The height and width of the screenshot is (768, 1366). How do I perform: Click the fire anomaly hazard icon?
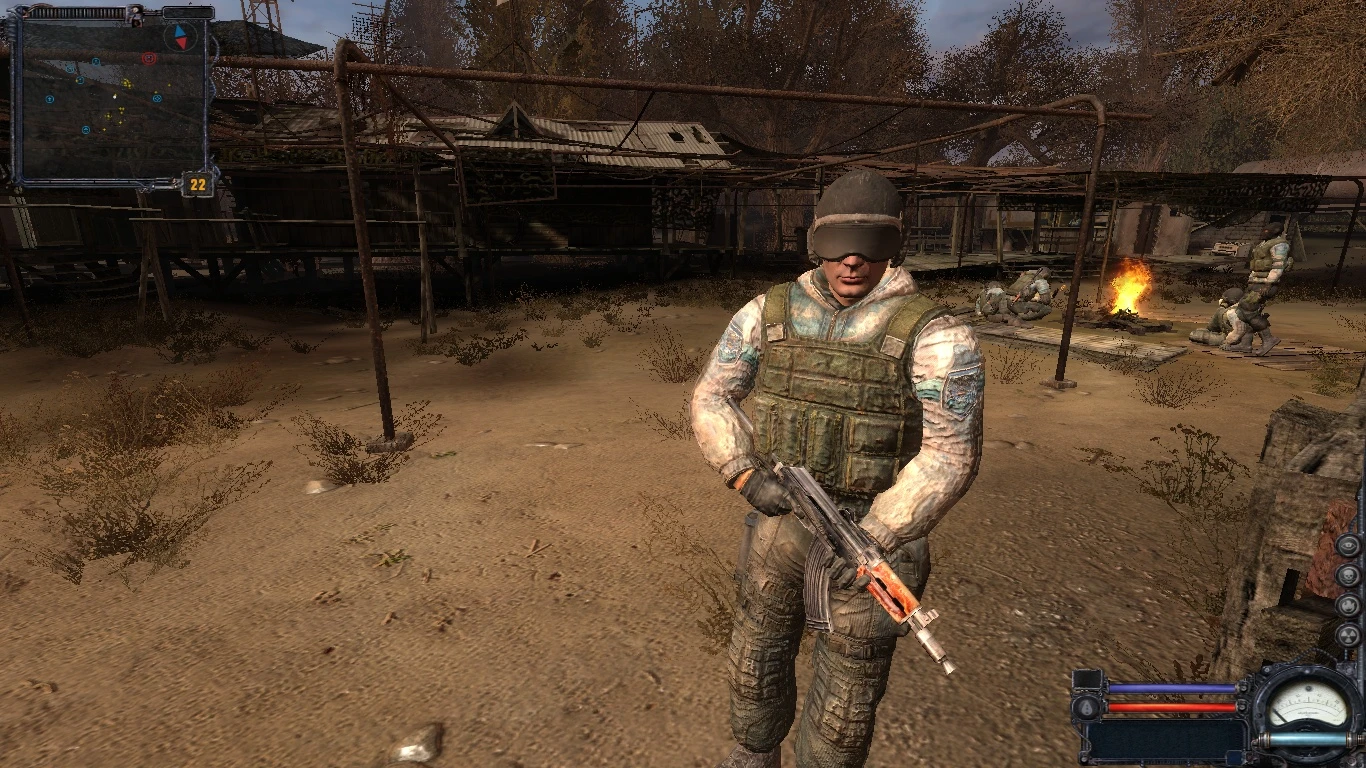click(x=1348, y=607)
